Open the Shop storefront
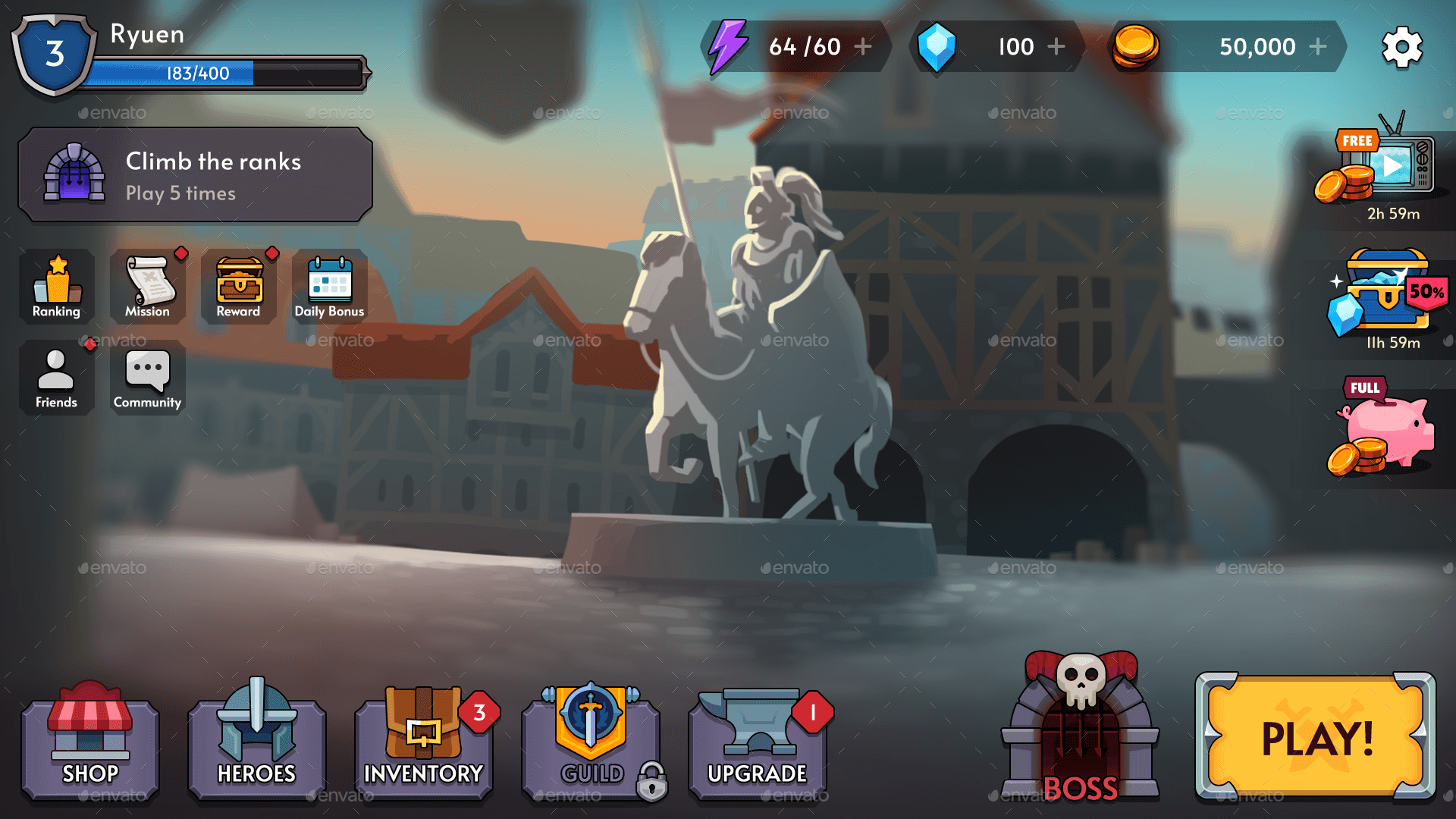Image resolution: width=1456 pixels, height=819 pixels. 89,739
